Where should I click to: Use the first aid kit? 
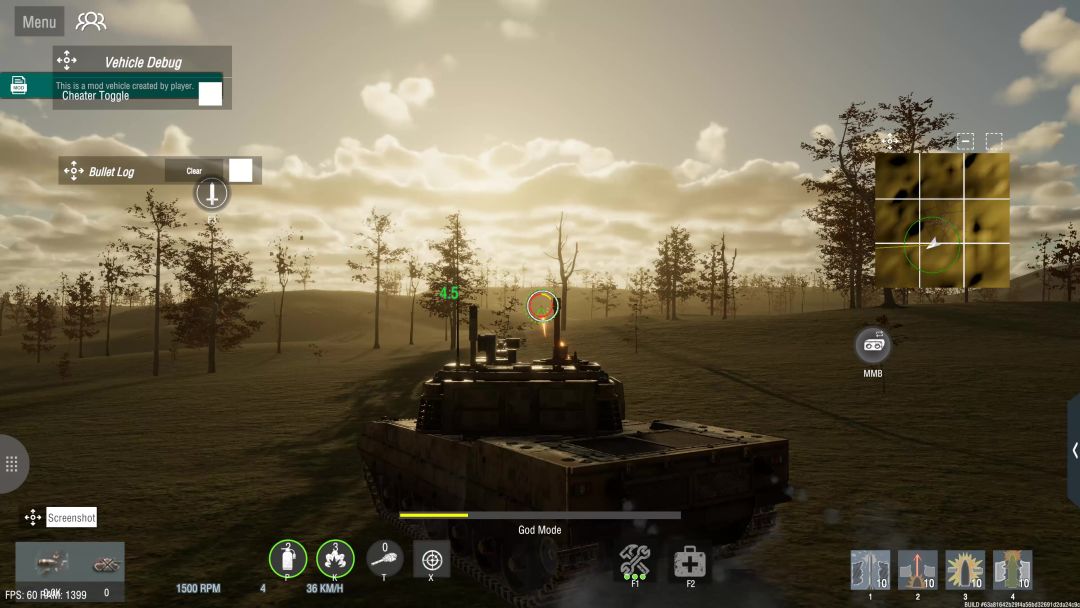[x=690, y=562]
